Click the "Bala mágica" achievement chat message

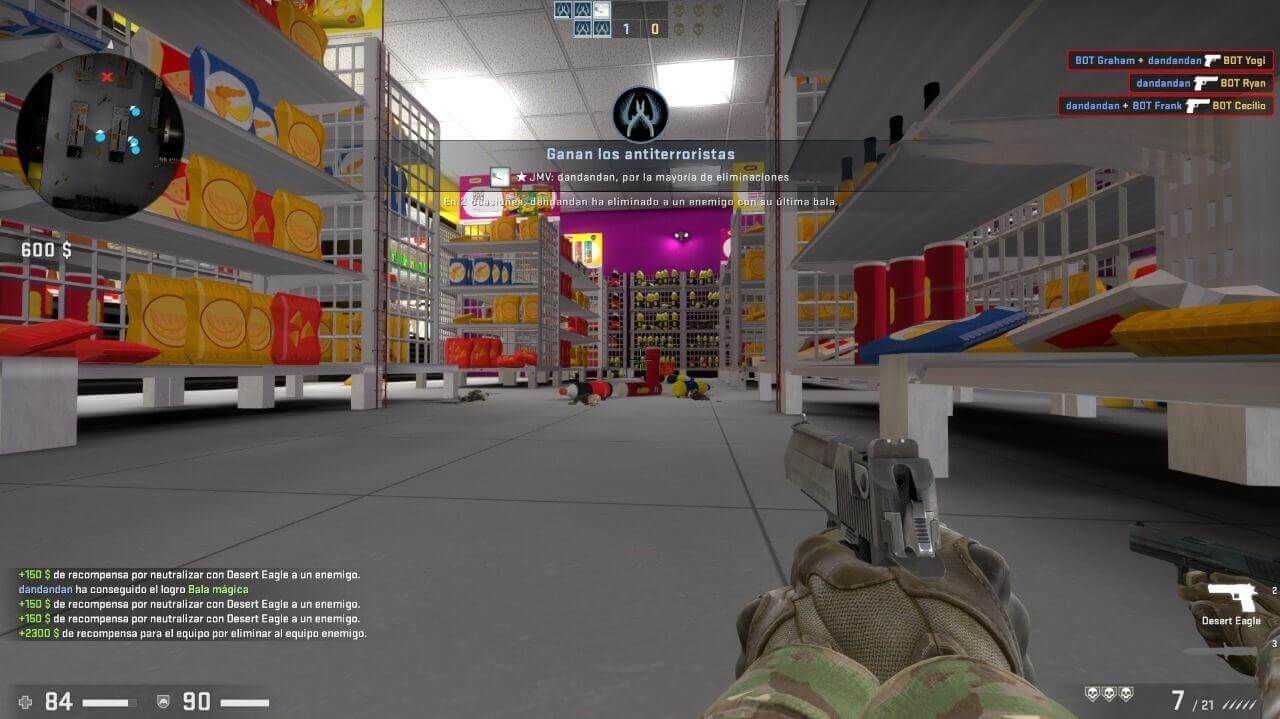133,589
